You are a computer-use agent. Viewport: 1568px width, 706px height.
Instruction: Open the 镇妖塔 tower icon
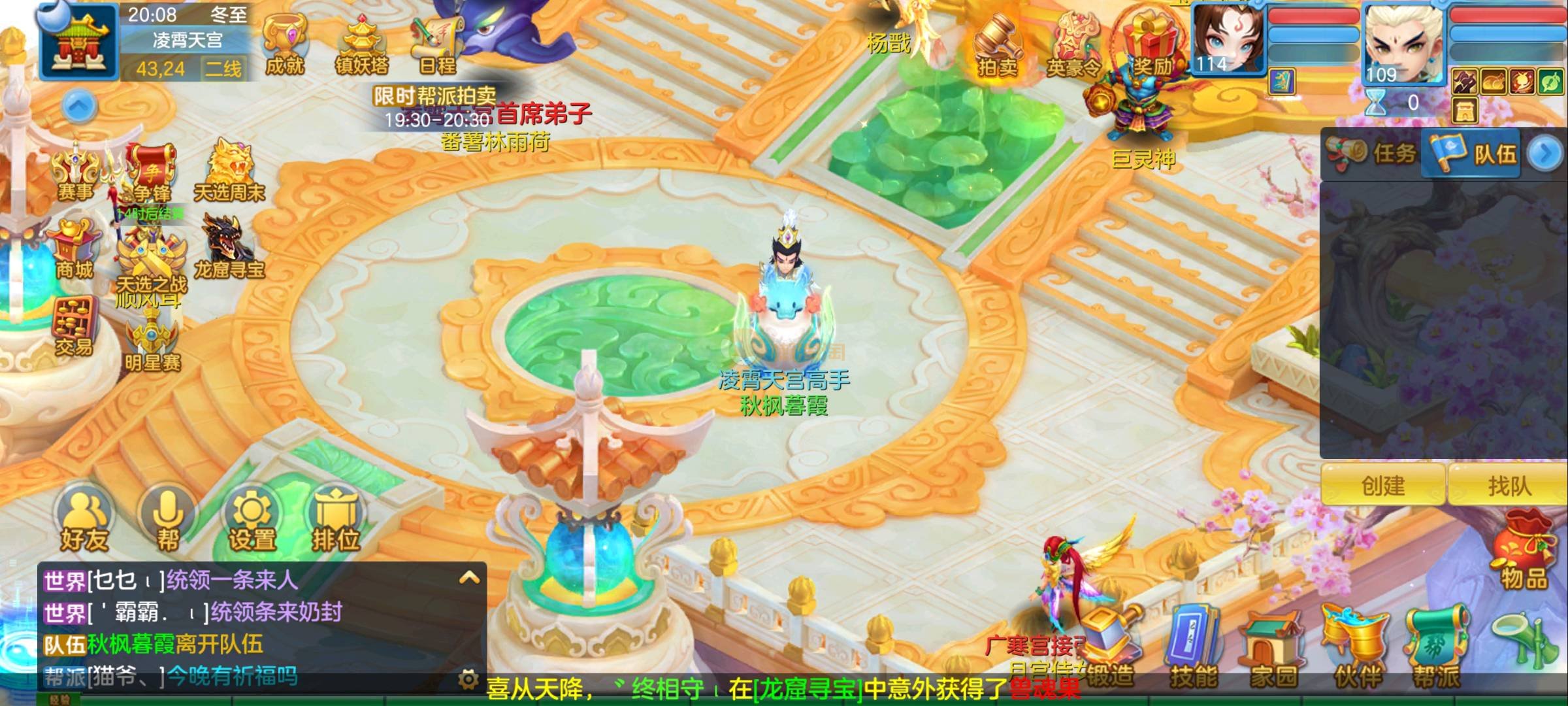(x=361, y=44)
